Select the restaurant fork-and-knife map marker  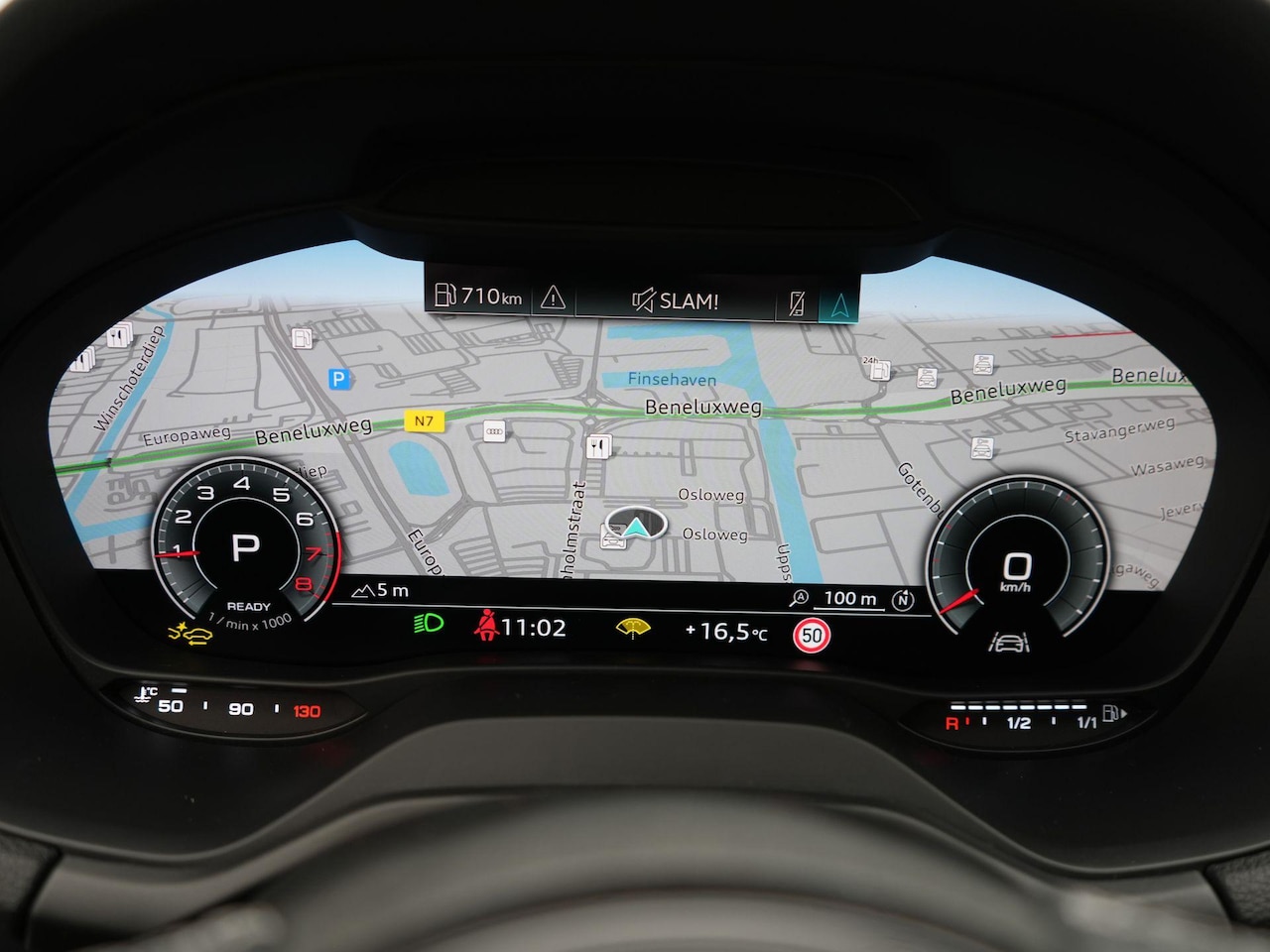click(597, 445)
